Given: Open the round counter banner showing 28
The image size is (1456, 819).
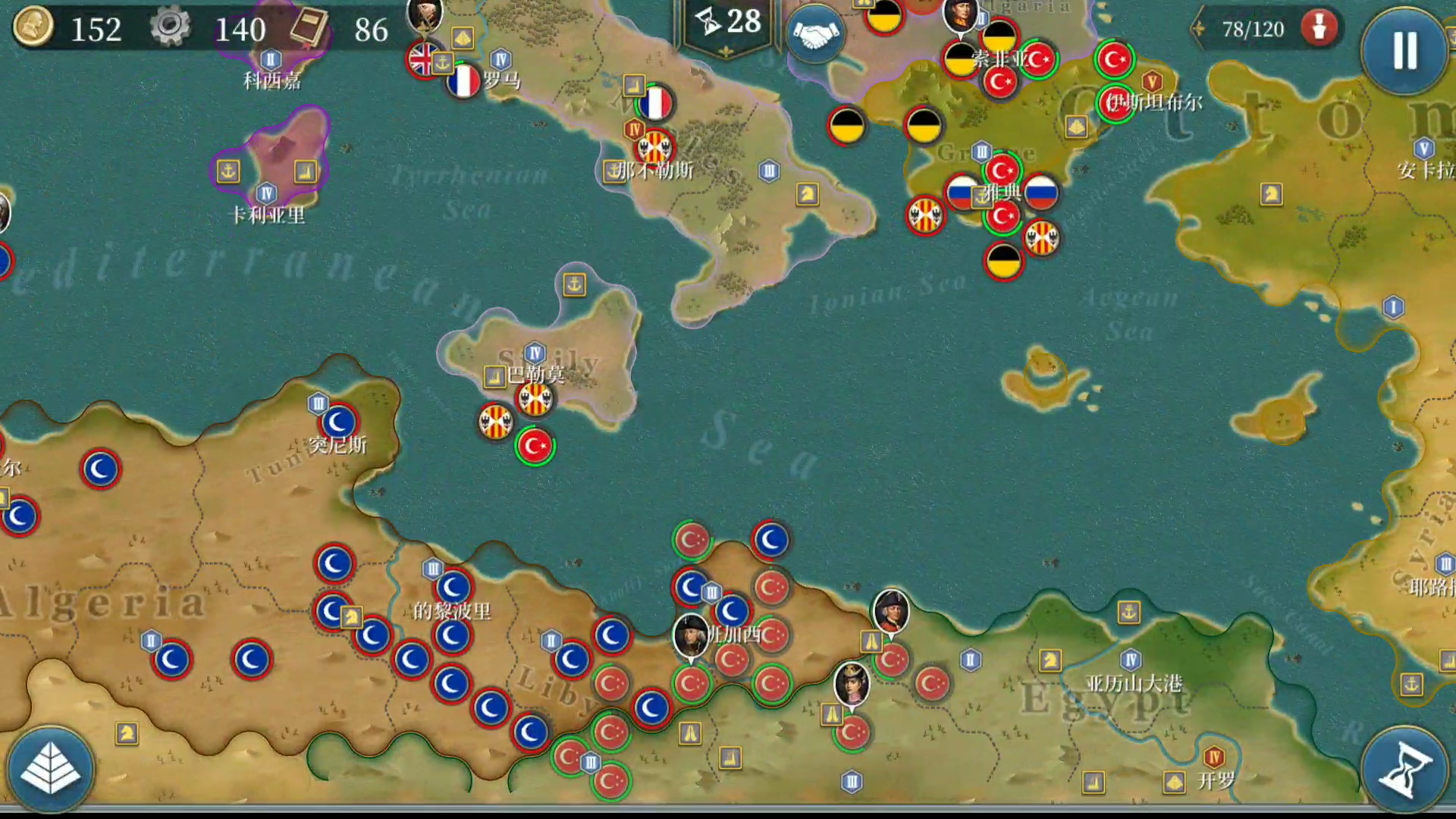Looking at the screenshot, I should pyautogui.click(x=727, y=24).
